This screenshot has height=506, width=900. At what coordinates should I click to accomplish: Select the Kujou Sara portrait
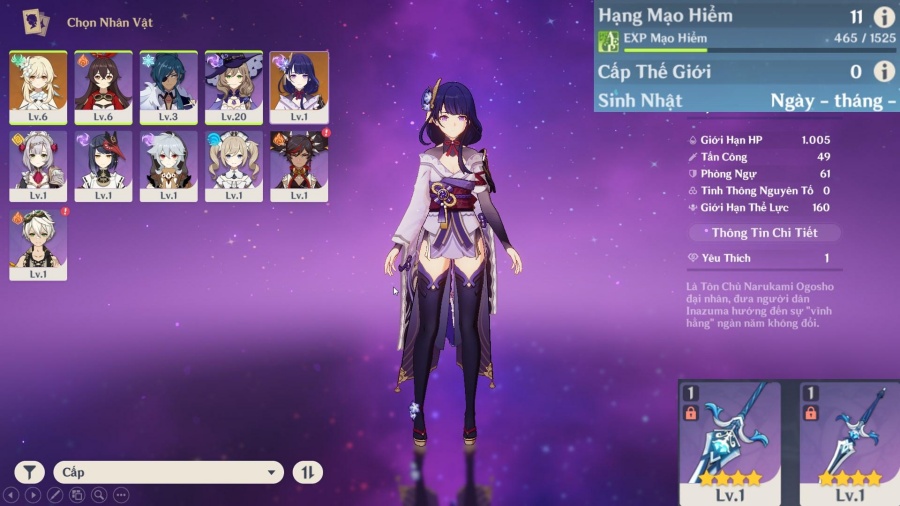[103, 165]
